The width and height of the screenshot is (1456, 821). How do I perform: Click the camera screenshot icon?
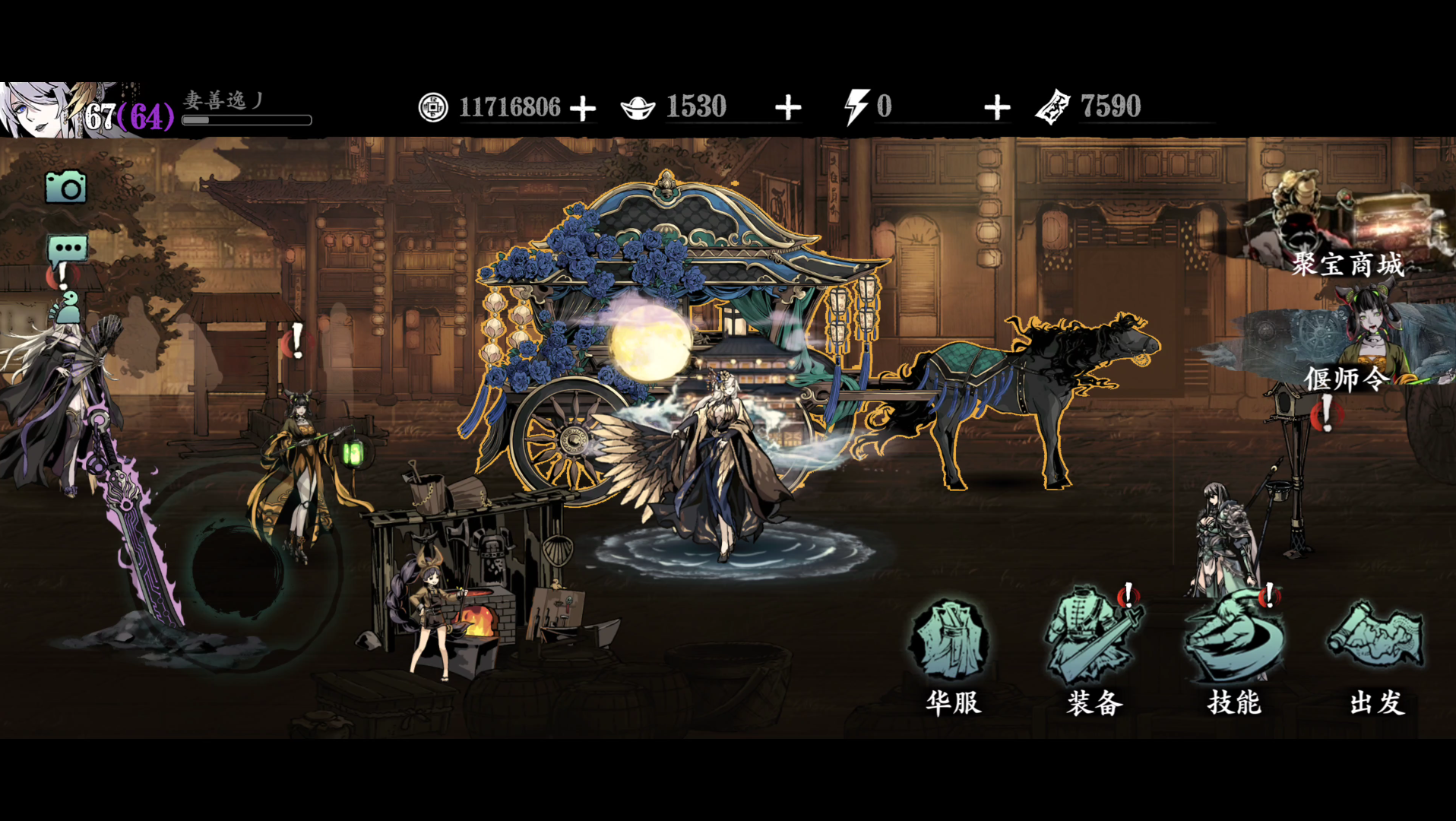pos(66,187)
